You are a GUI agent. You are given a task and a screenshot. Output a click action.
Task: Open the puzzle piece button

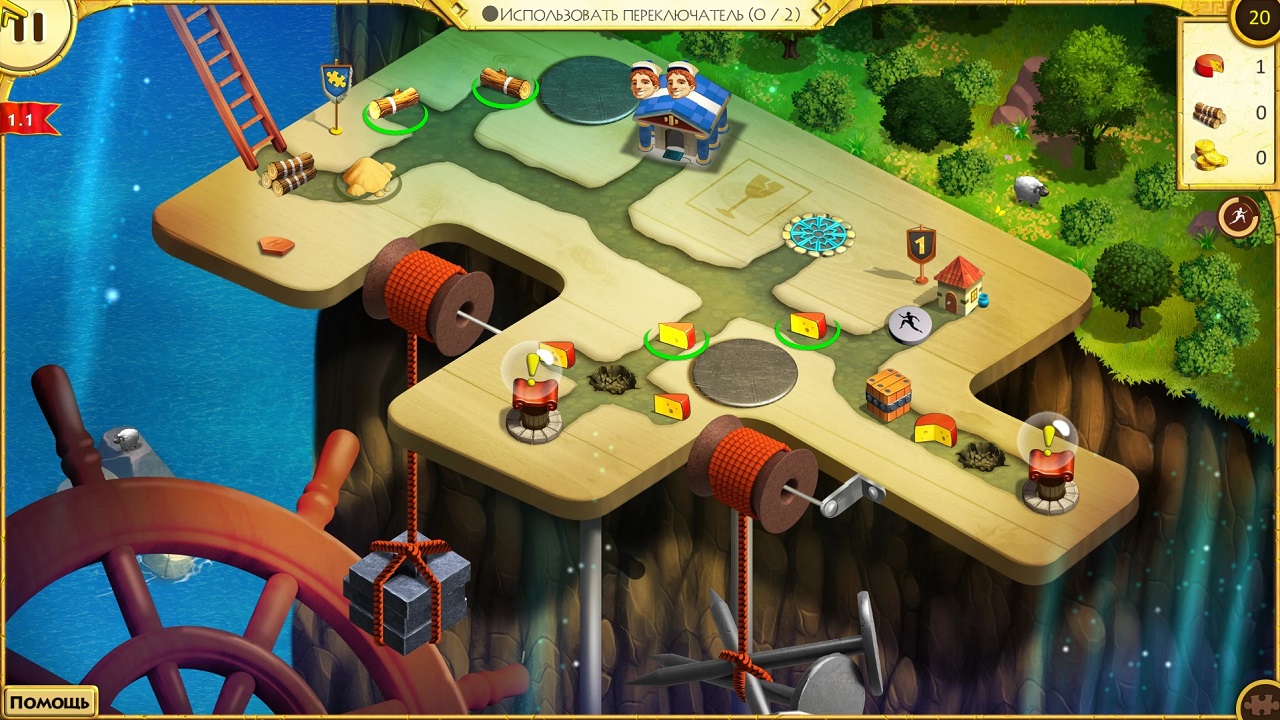[1260, 702]
